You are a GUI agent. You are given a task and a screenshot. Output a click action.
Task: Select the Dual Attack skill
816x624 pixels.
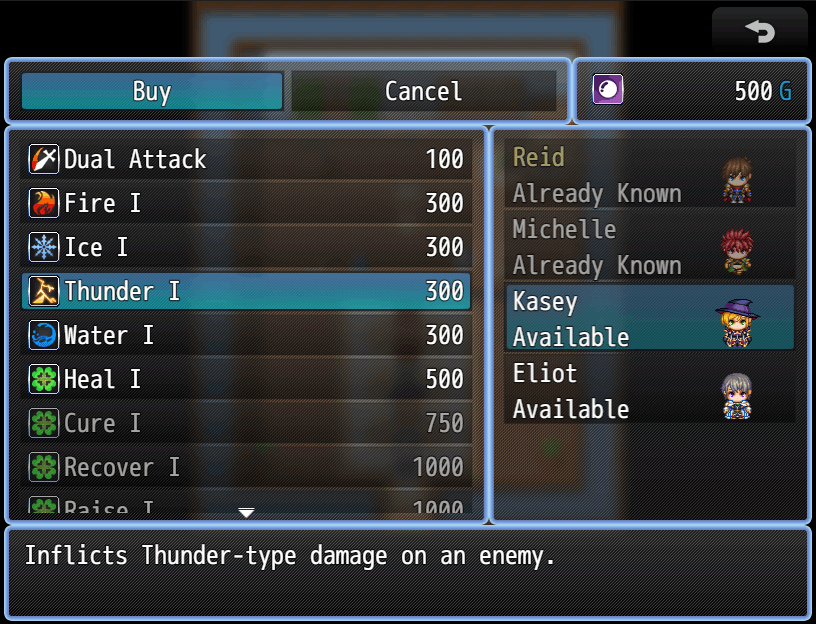[246, 159]
